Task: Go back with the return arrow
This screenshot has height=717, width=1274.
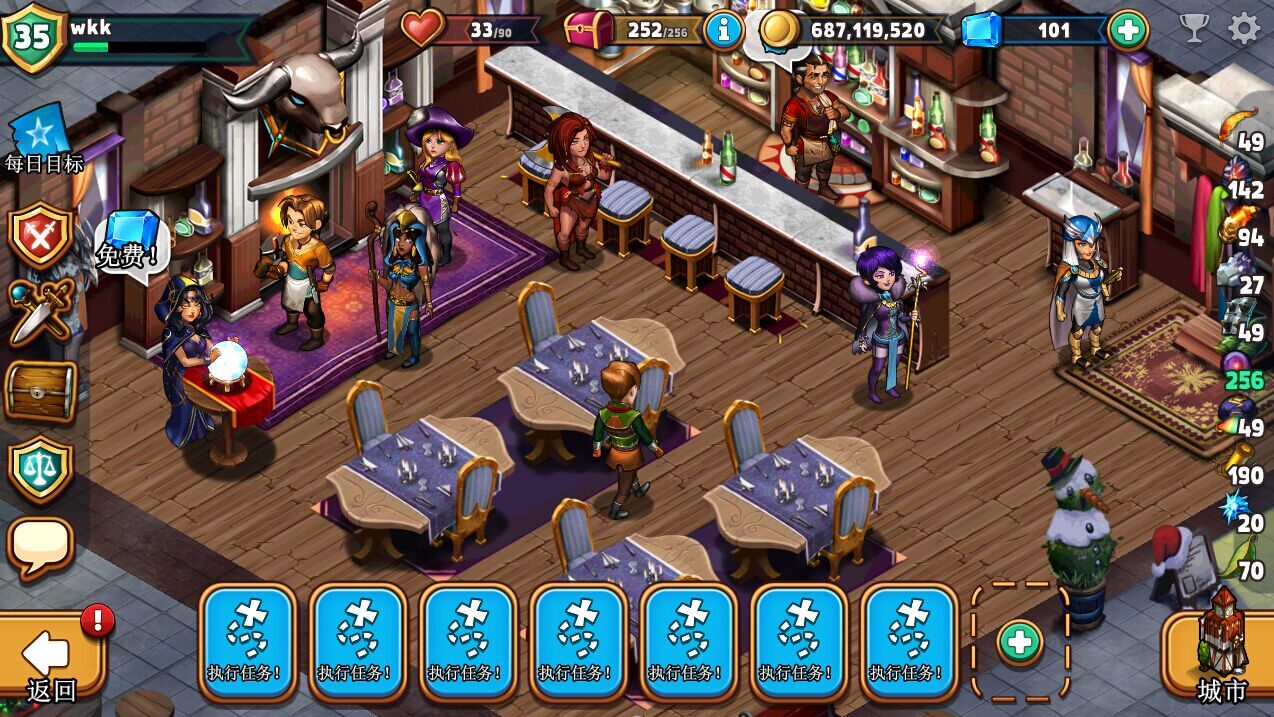Action: click(x=50, y=658)
